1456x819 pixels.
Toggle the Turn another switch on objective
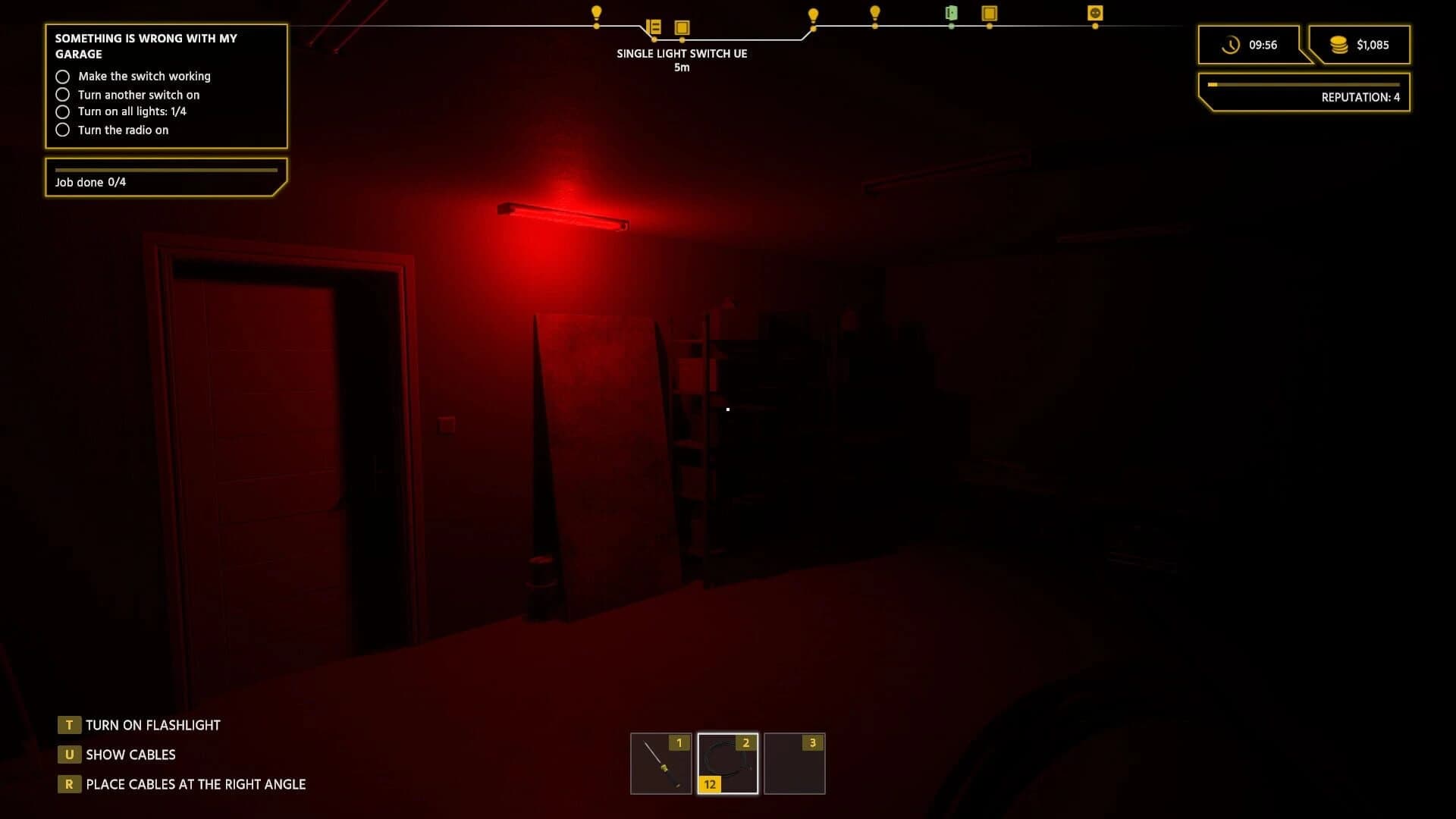click(63, 94)
